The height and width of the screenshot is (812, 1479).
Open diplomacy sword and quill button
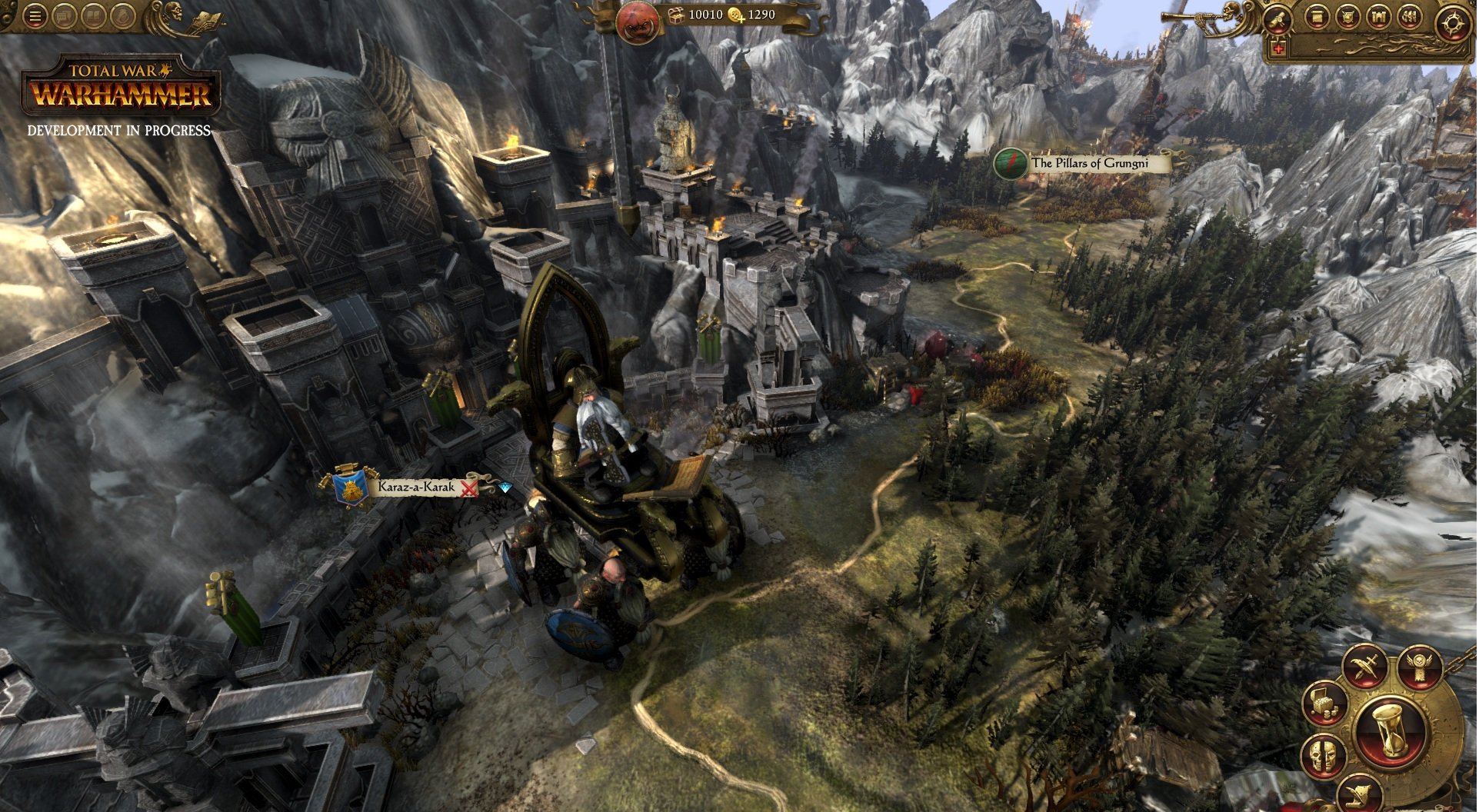pyautogui.click(x=1366, y=667)
